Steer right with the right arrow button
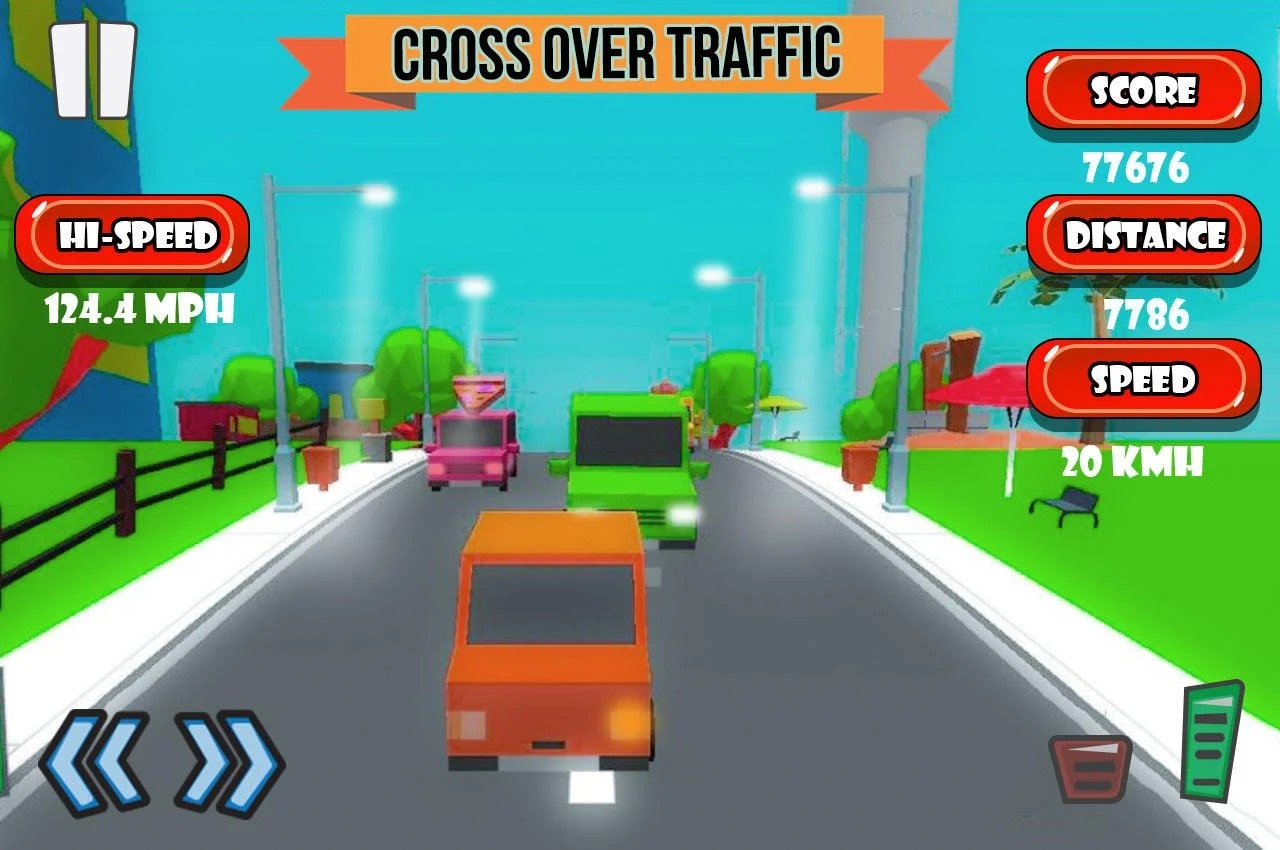1280x850 pixels. coord(230,762)
